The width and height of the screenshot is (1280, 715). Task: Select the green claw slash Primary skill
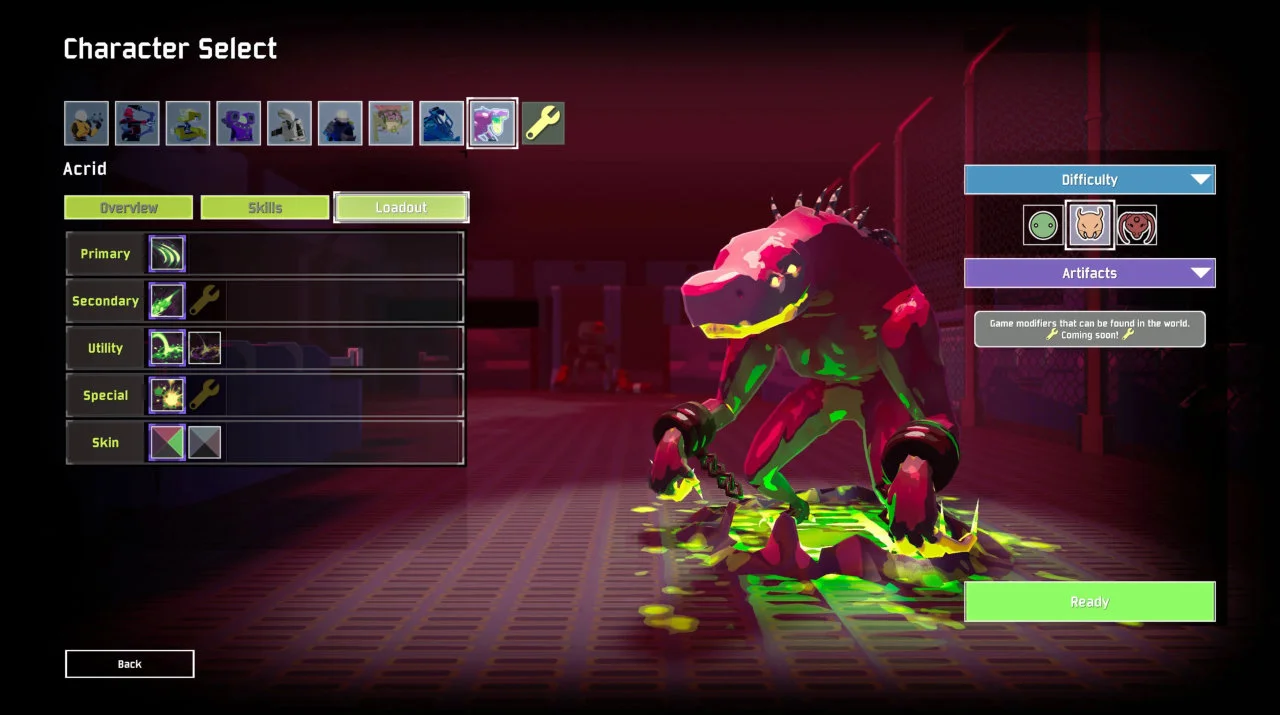coord(167,254)
